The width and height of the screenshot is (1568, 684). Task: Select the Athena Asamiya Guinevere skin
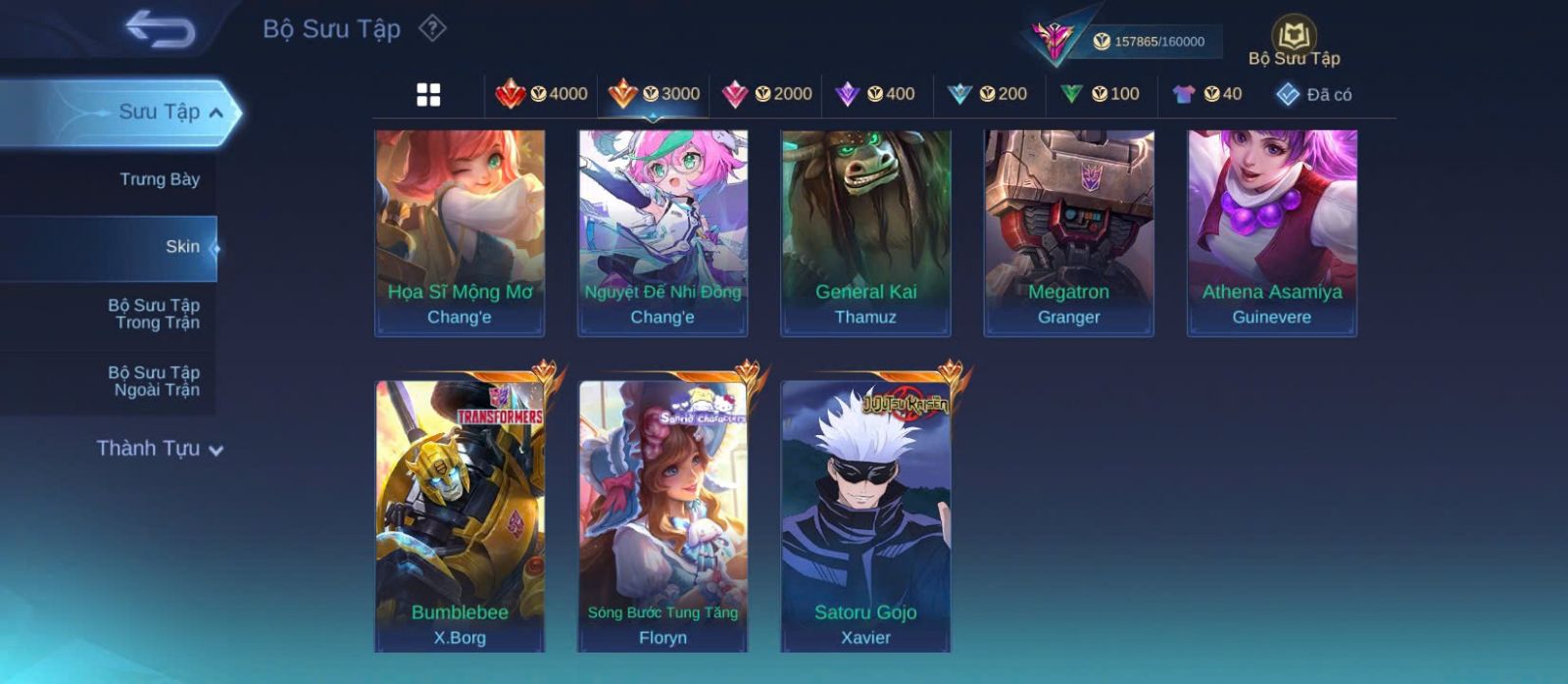(x=1272, y=233)
